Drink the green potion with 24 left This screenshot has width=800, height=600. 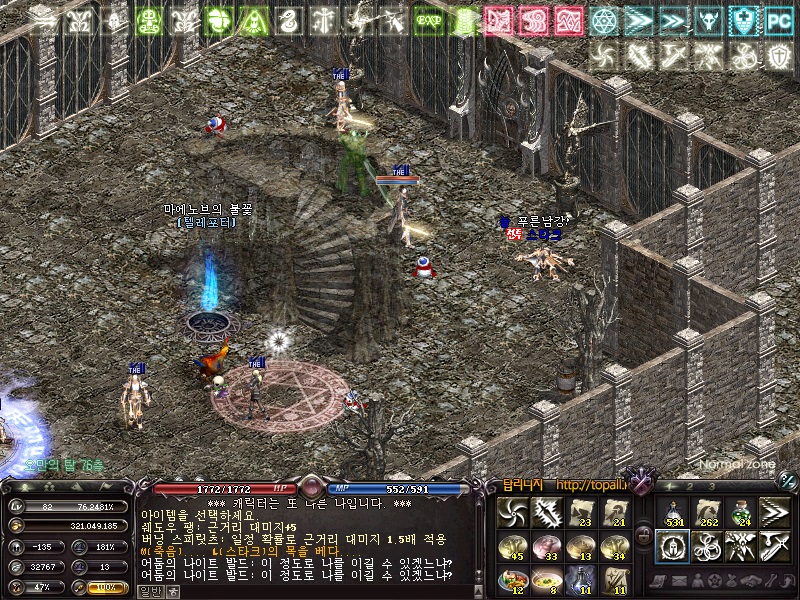pos(741,511)
